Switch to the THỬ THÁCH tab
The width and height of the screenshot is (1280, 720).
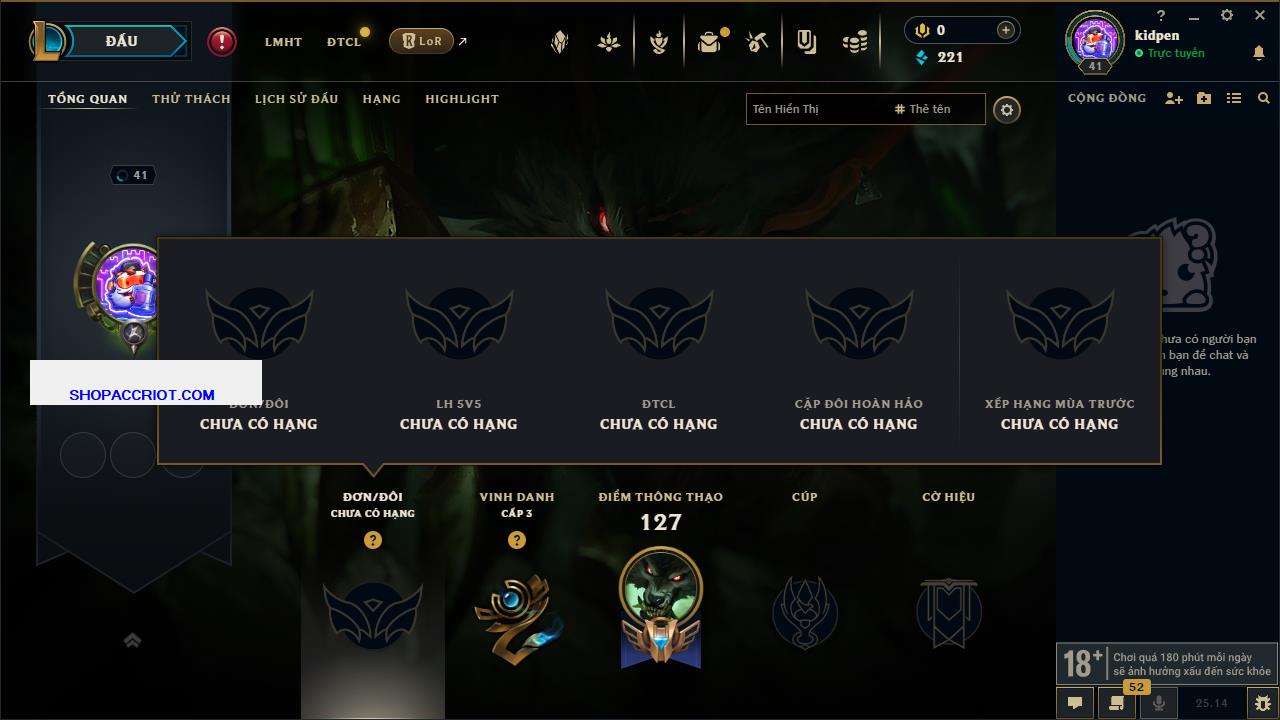(x=191, y=99)
